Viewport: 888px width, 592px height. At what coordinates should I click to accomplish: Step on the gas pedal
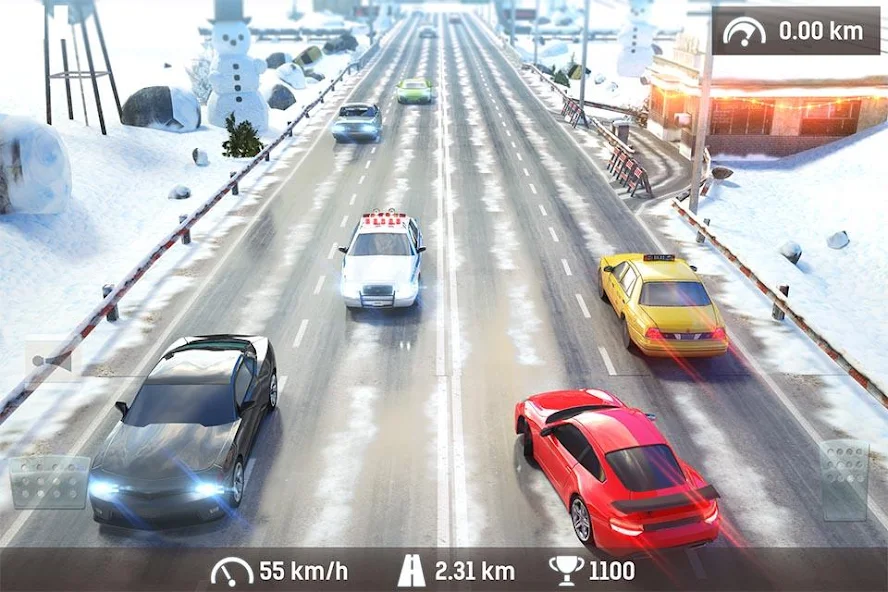coord(844,481)
